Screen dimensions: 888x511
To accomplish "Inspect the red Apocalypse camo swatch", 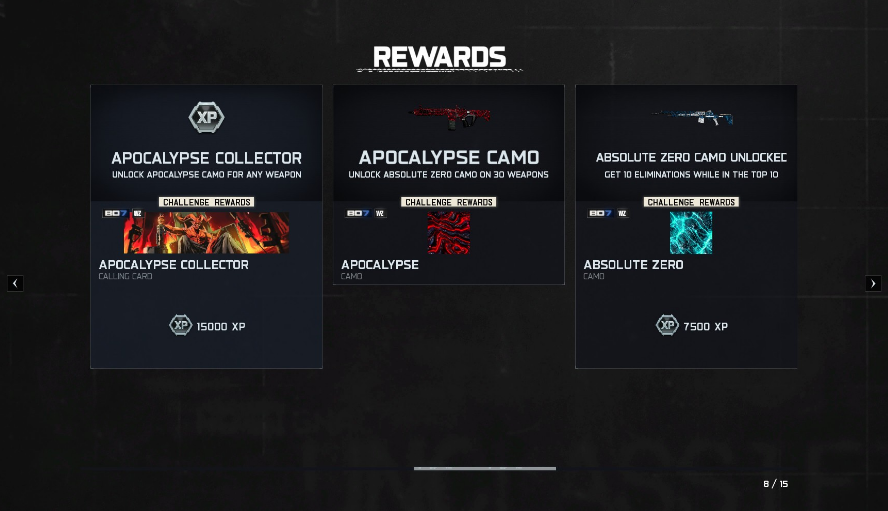I will (x=448, y=232).
